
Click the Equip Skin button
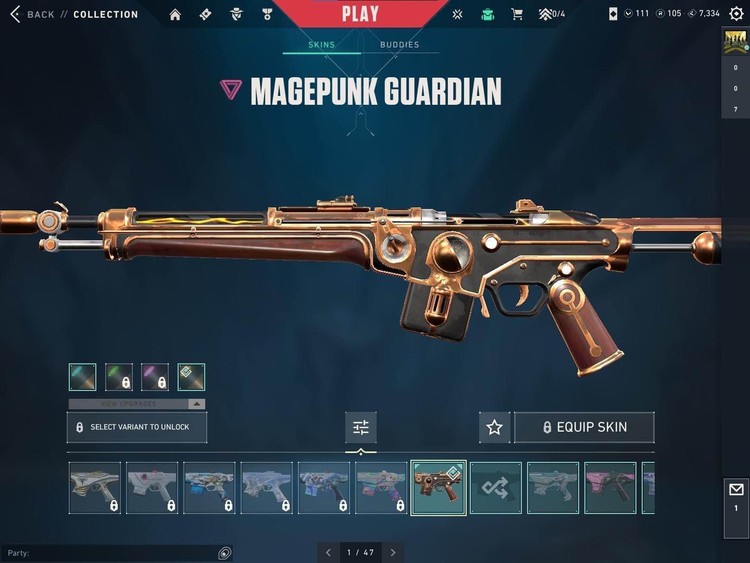pyautogui.click(x=584, y=427)
